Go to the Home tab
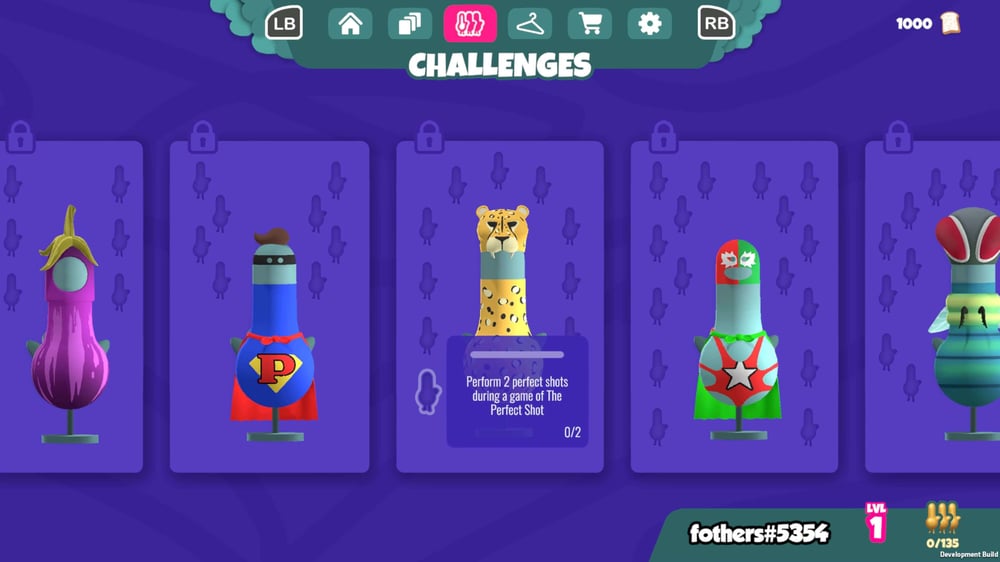Viewport: 1000px width, 562px height. 350,24
